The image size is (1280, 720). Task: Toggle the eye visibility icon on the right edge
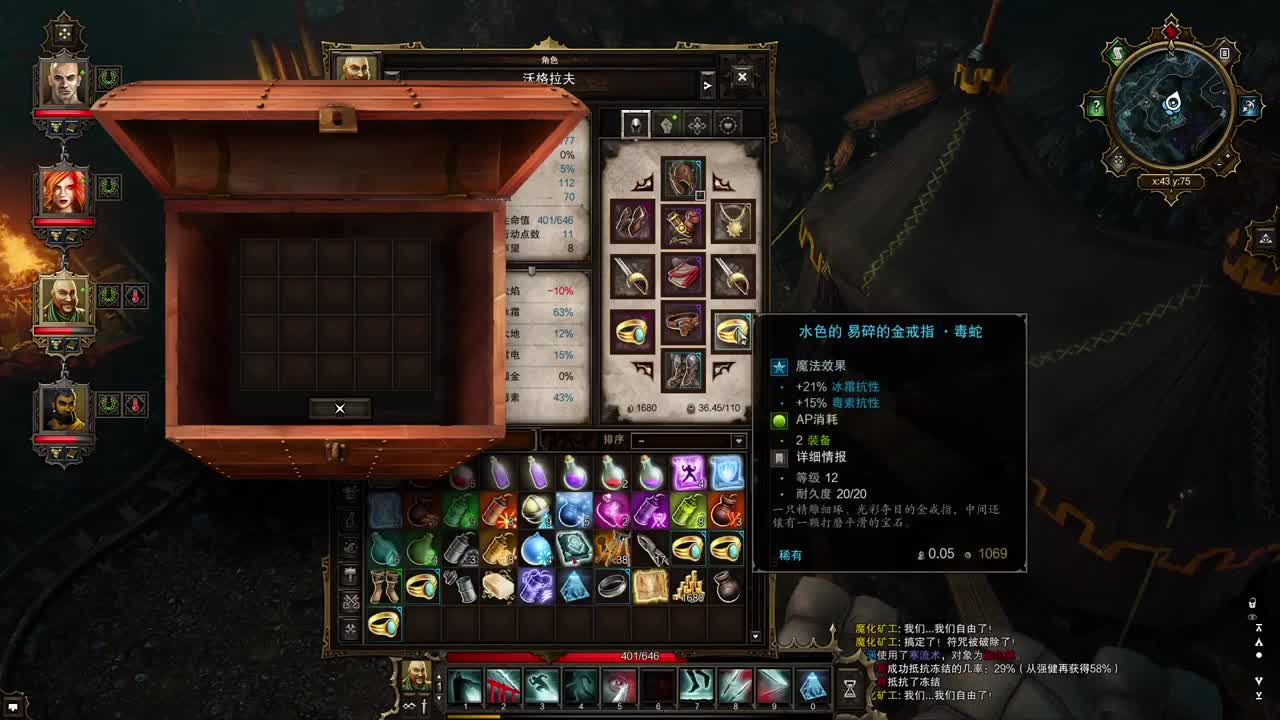1253,617
